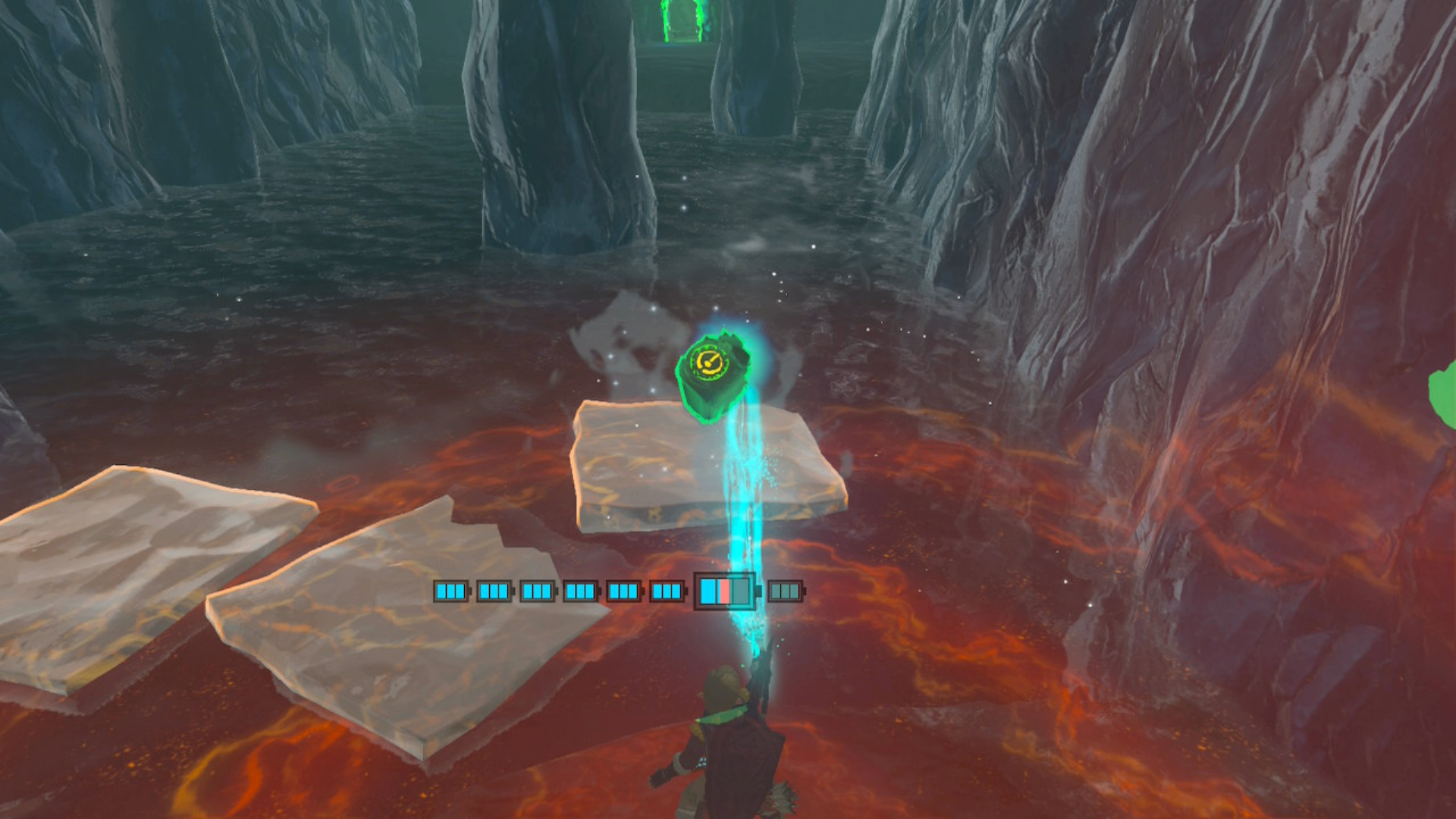Click the fourth battery cell indicator
The image size is (1456, 819).
pos(582,590)
